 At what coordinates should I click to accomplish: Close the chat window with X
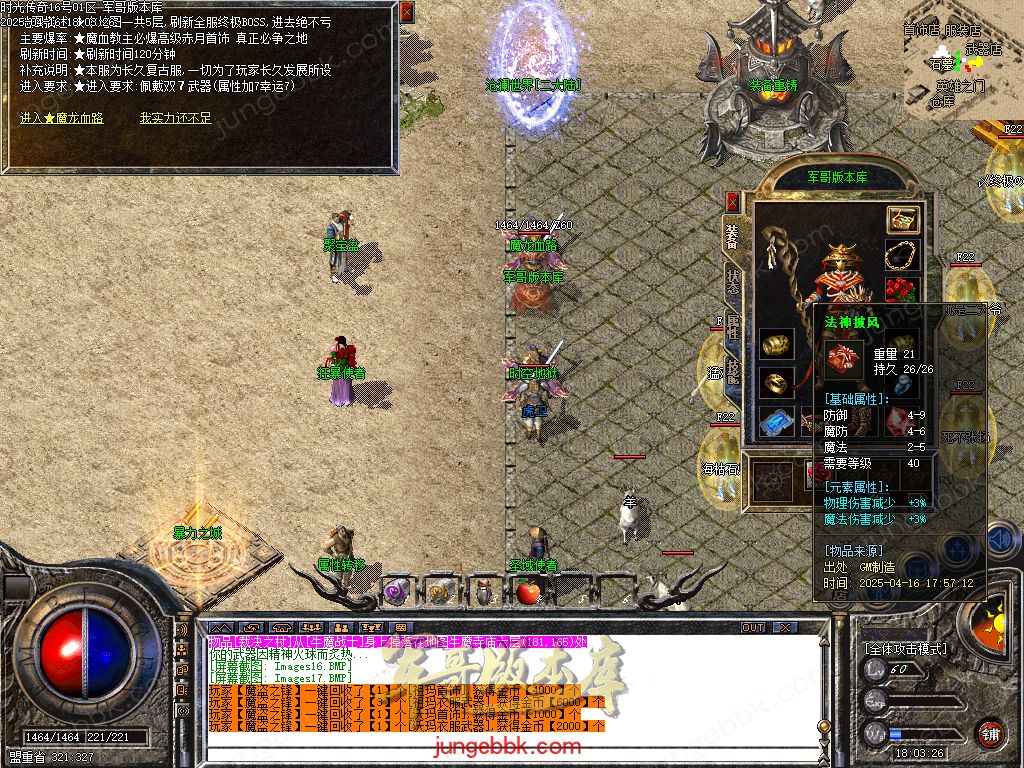(786, 628)
